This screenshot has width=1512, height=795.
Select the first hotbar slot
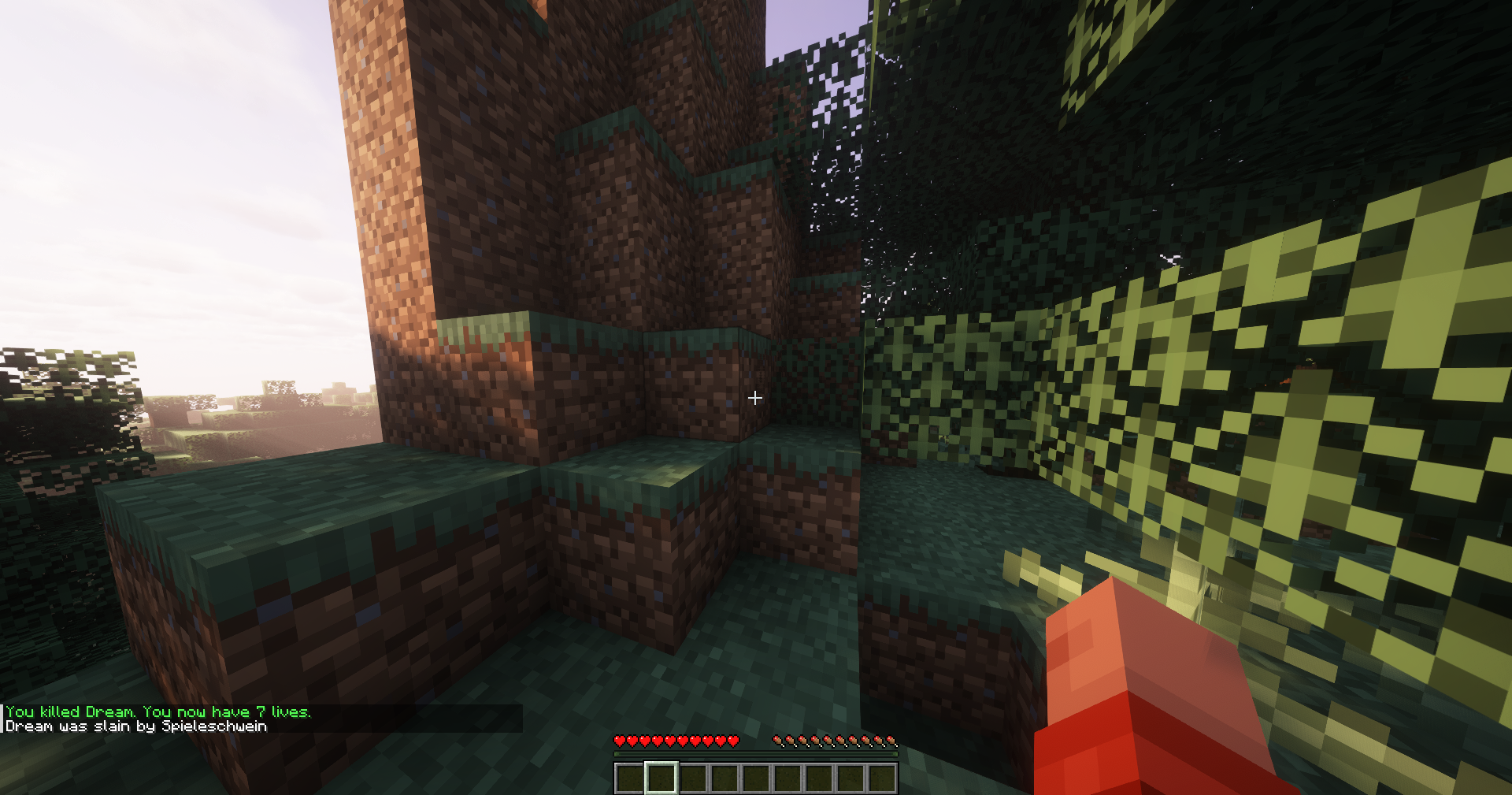click(x=629, y=778)
